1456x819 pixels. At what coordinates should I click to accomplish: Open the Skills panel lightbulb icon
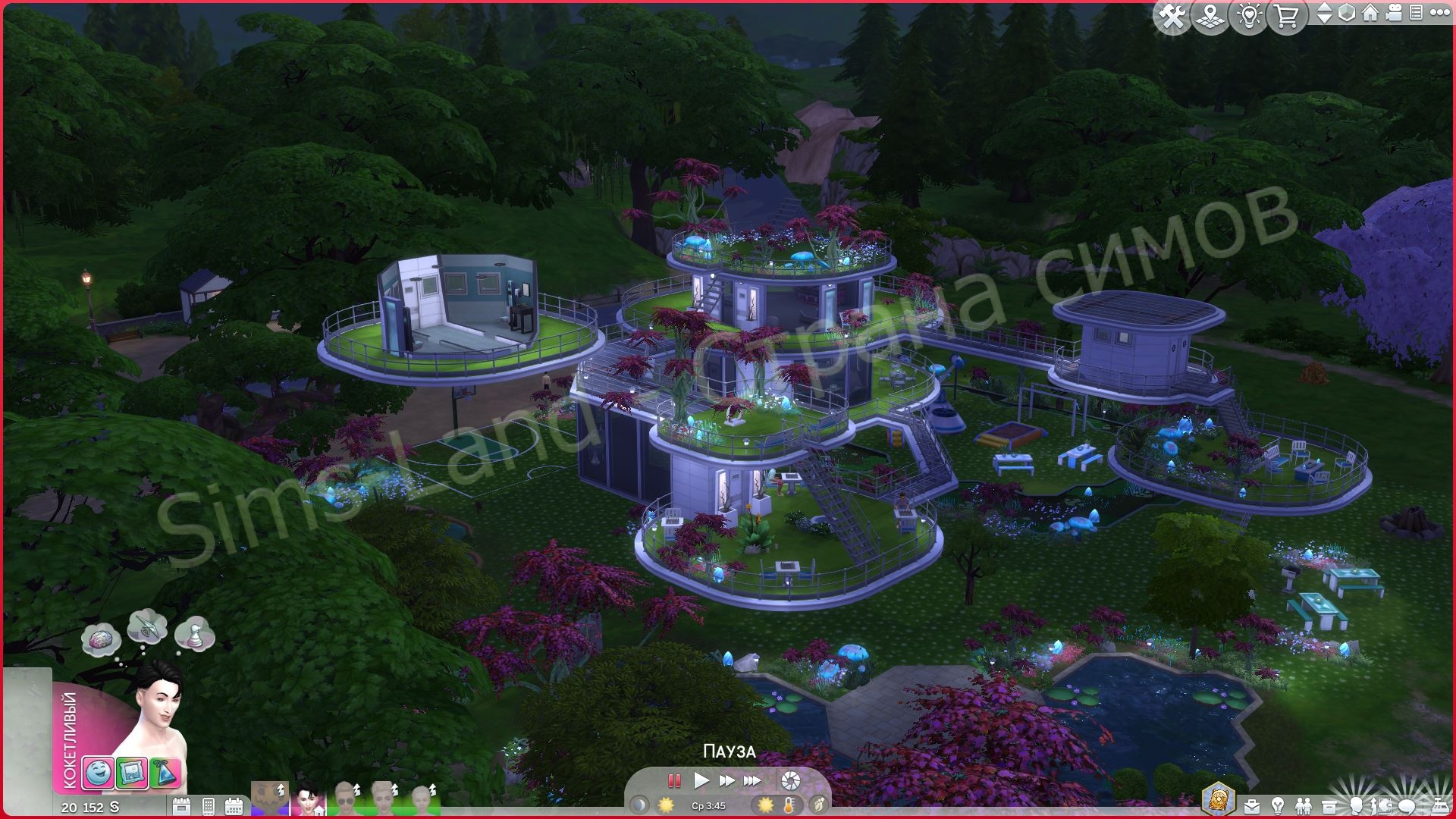pyautogui.click(x=1277, y=805)
